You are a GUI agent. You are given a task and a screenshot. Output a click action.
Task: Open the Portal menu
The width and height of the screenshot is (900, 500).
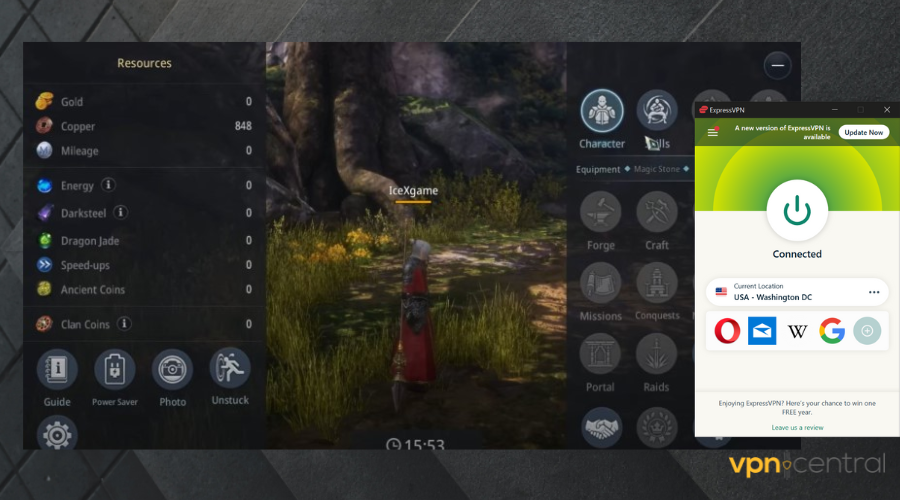coord(601,354)
